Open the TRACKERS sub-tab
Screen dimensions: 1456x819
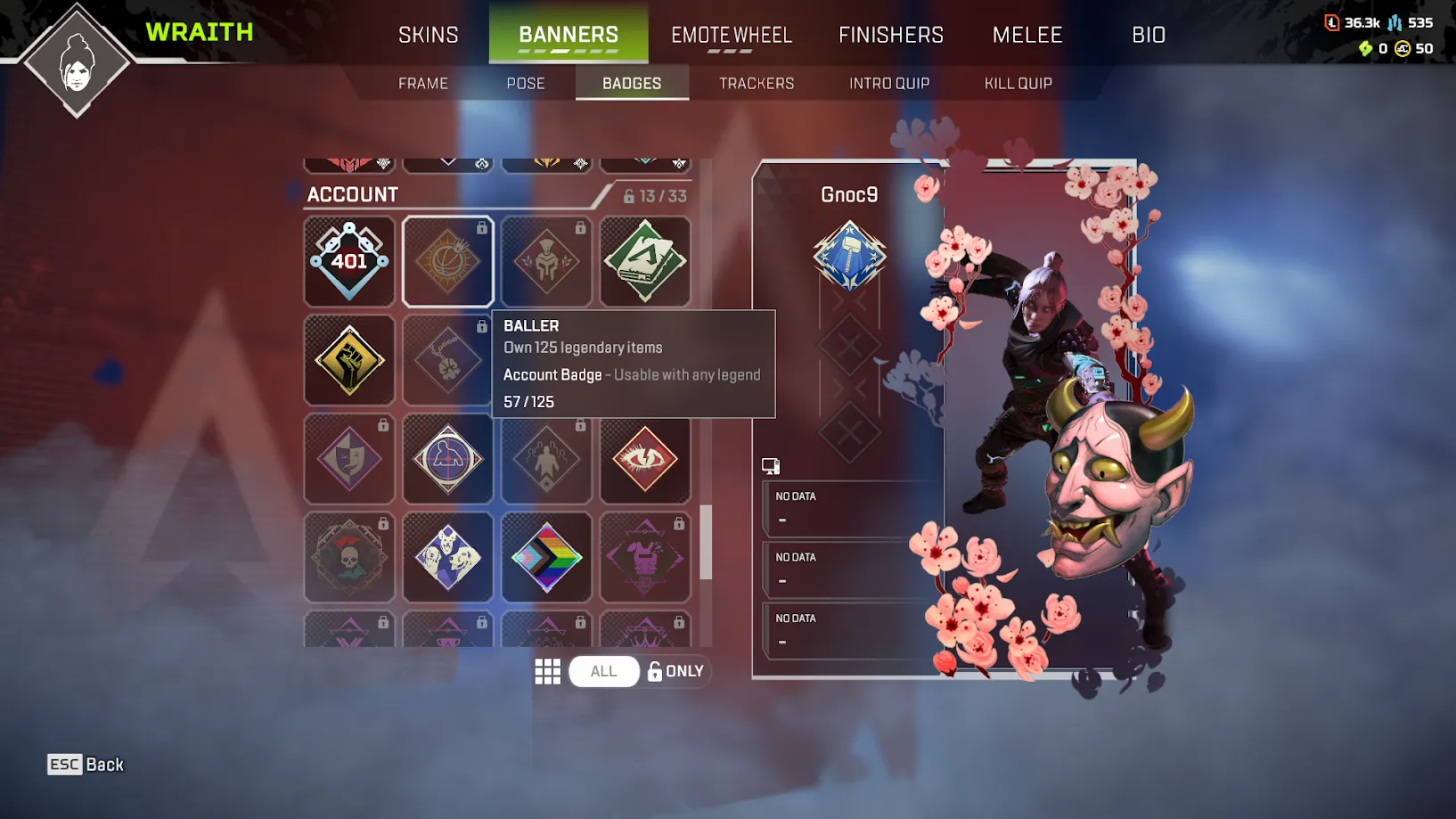(756, 83)
